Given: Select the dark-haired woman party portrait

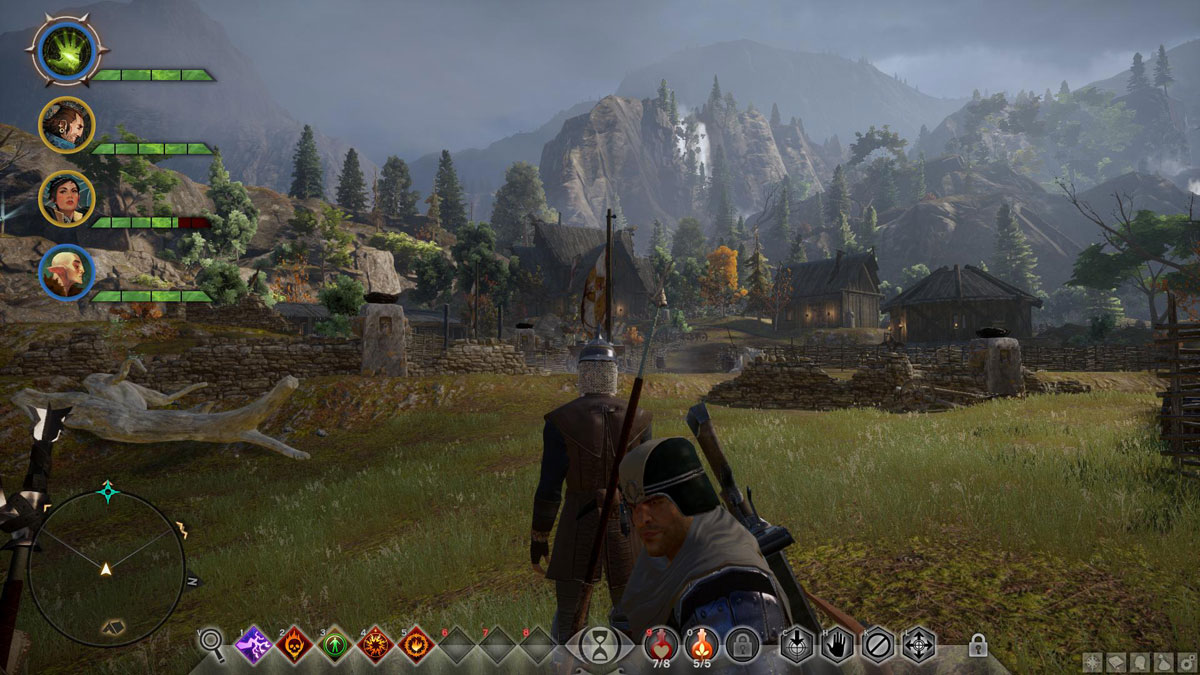Looking at the screenshot, I should click(66, 198).
